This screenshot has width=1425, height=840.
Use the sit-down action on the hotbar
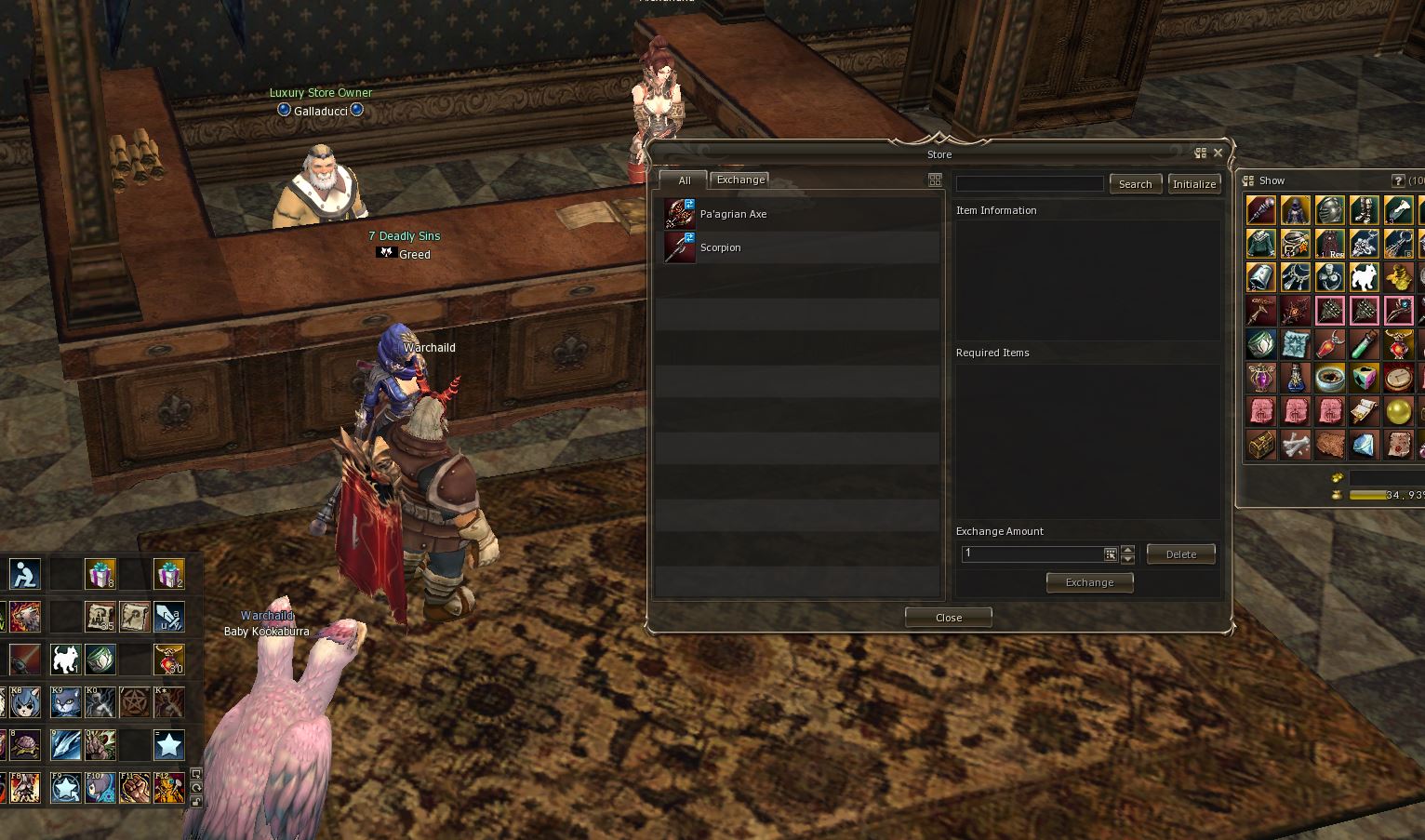(x=25, y=574)
